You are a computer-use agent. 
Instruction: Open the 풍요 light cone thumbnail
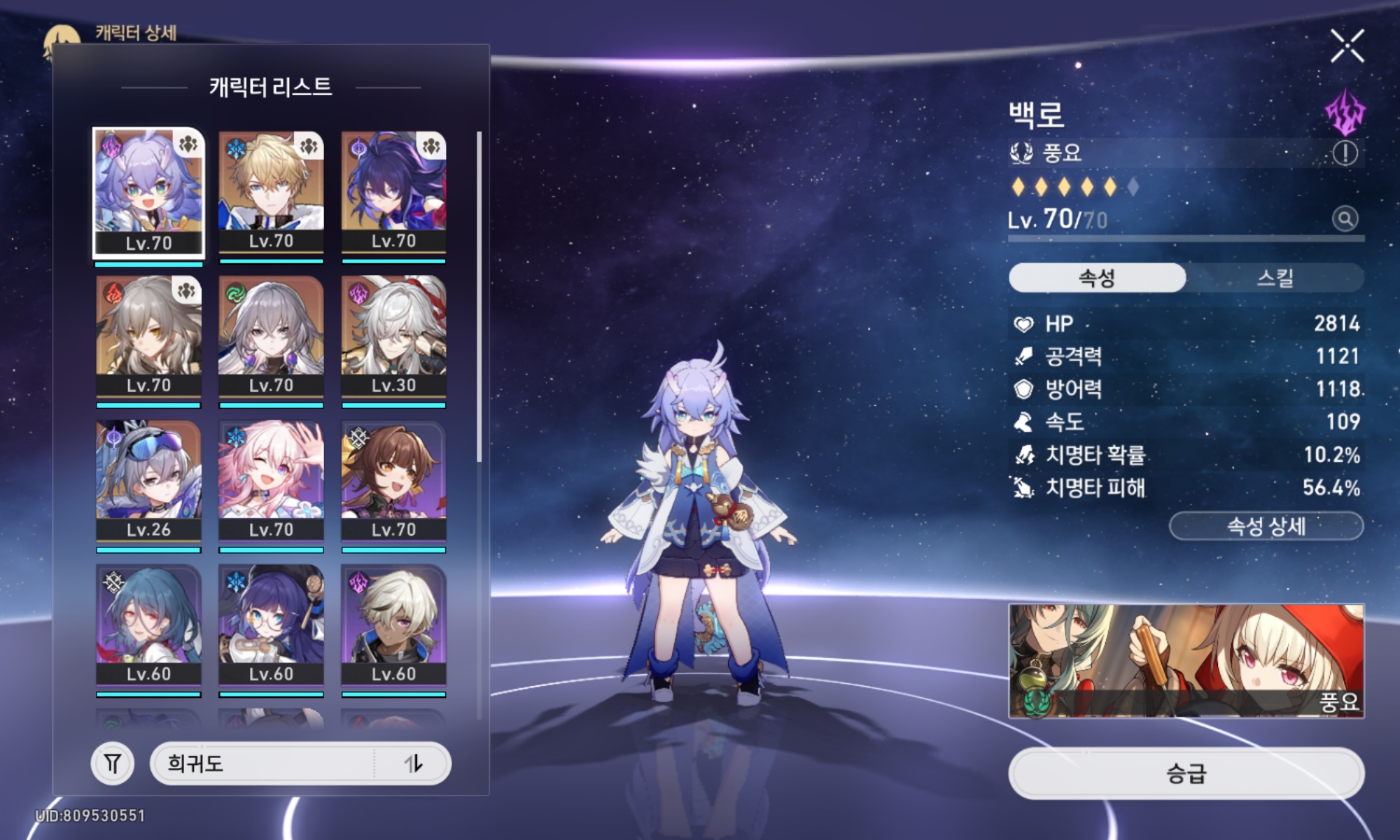pyautogui.click(x=1186, y=661)
